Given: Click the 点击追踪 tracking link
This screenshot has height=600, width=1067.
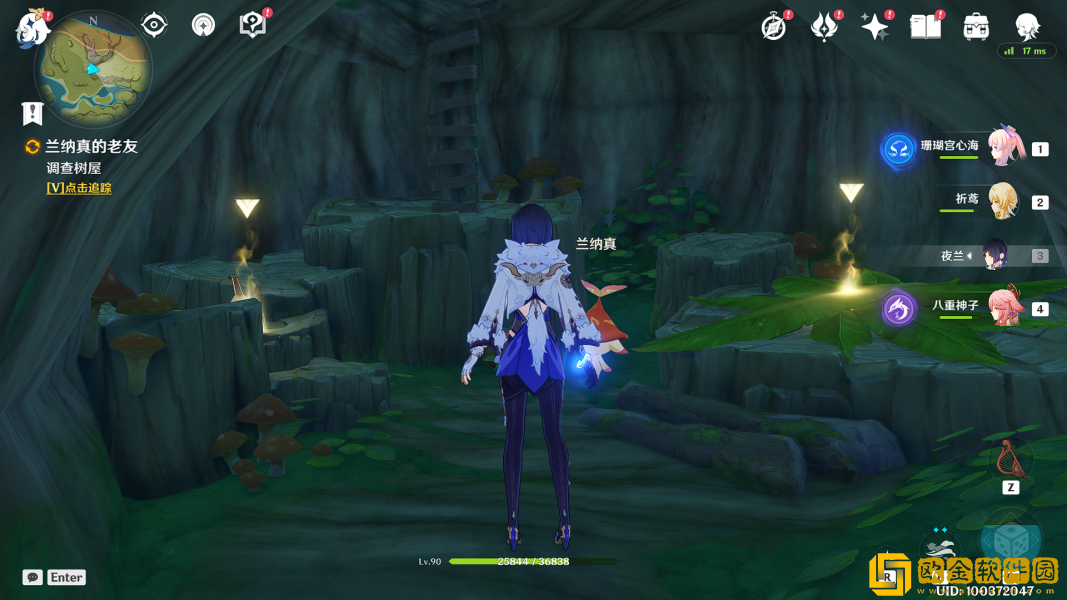Looking at the screenshot, I should click(x=79, y=188).
